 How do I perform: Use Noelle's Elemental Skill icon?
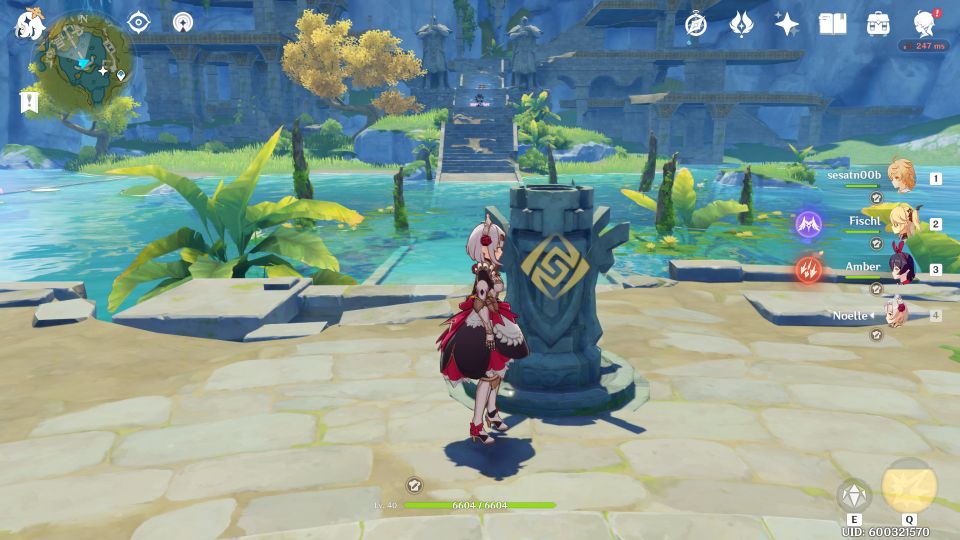coord(854,495)
